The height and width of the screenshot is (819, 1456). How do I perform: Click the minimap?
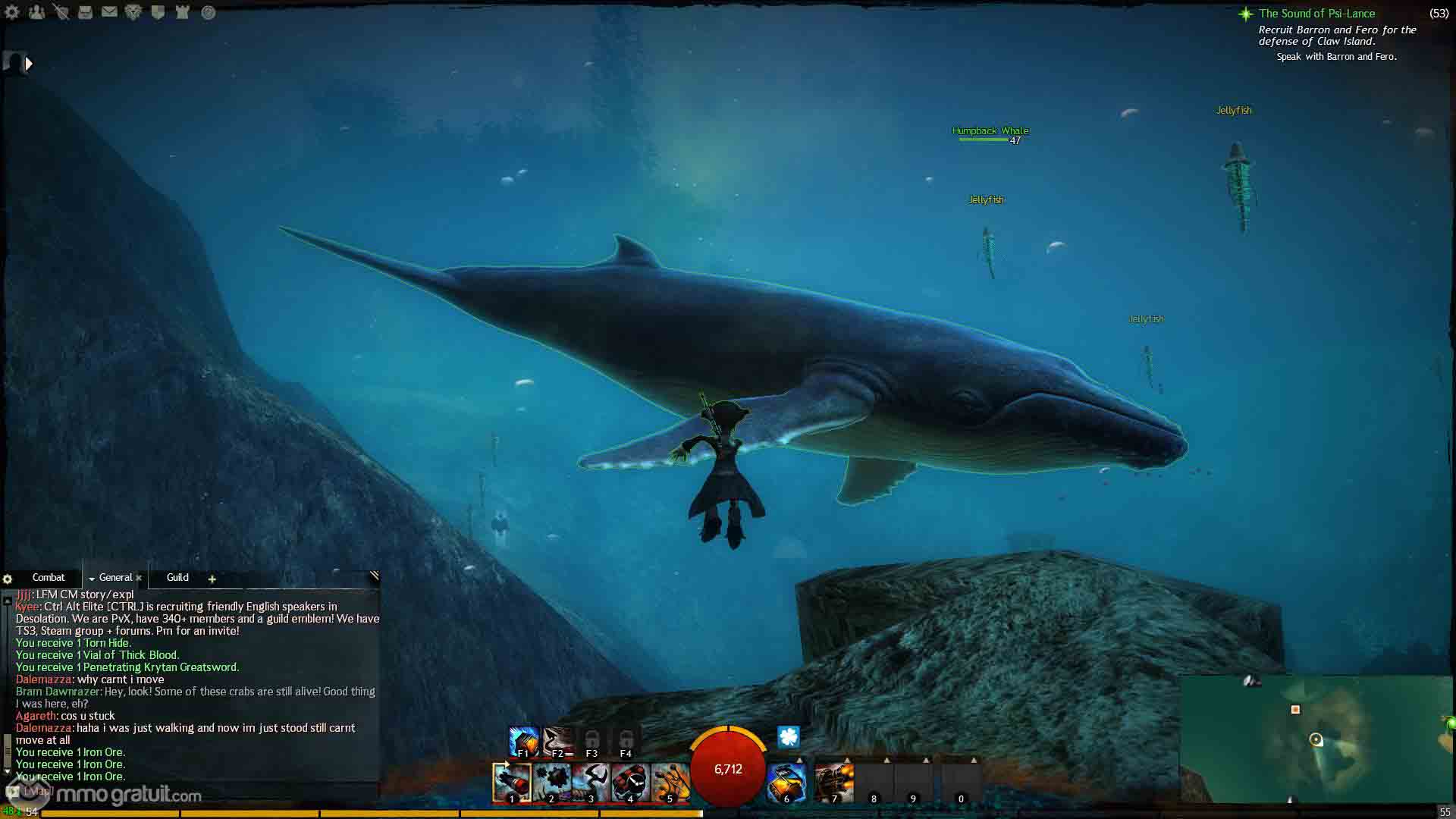[x=1316, y=739]
